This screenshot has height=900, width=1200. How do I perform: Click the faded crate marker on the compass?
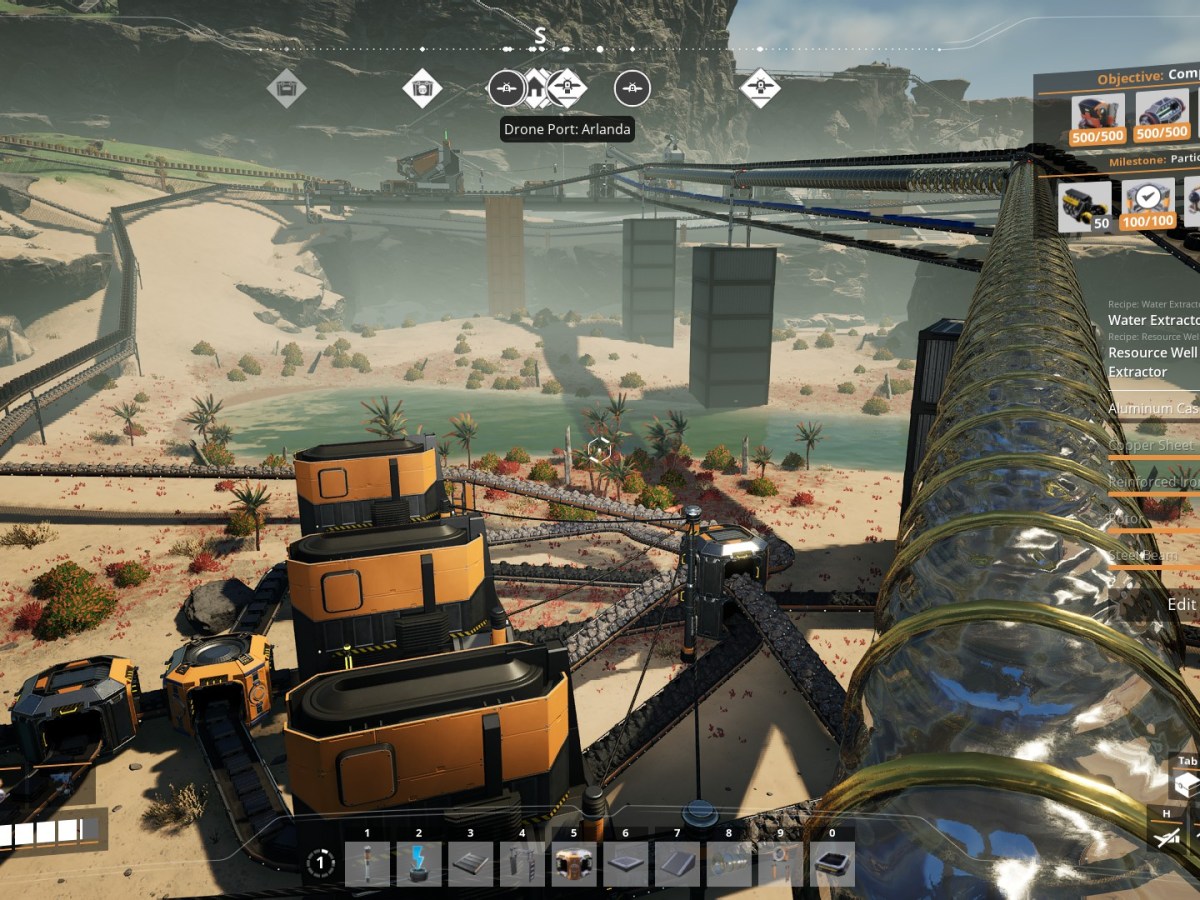tap(287, 89)
